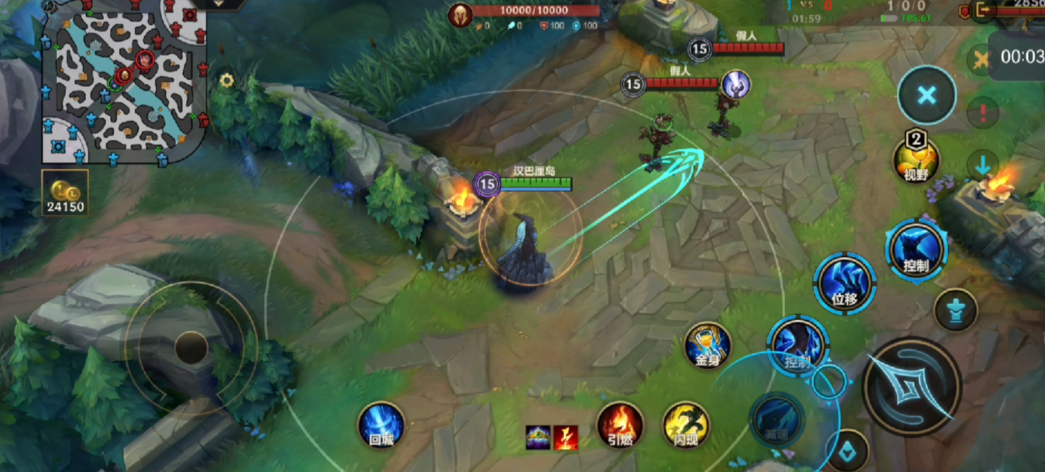Cast the 引燃 Ignite summoner spell
The width and height of the screenshot is (1045, 472).
point(620,423)
